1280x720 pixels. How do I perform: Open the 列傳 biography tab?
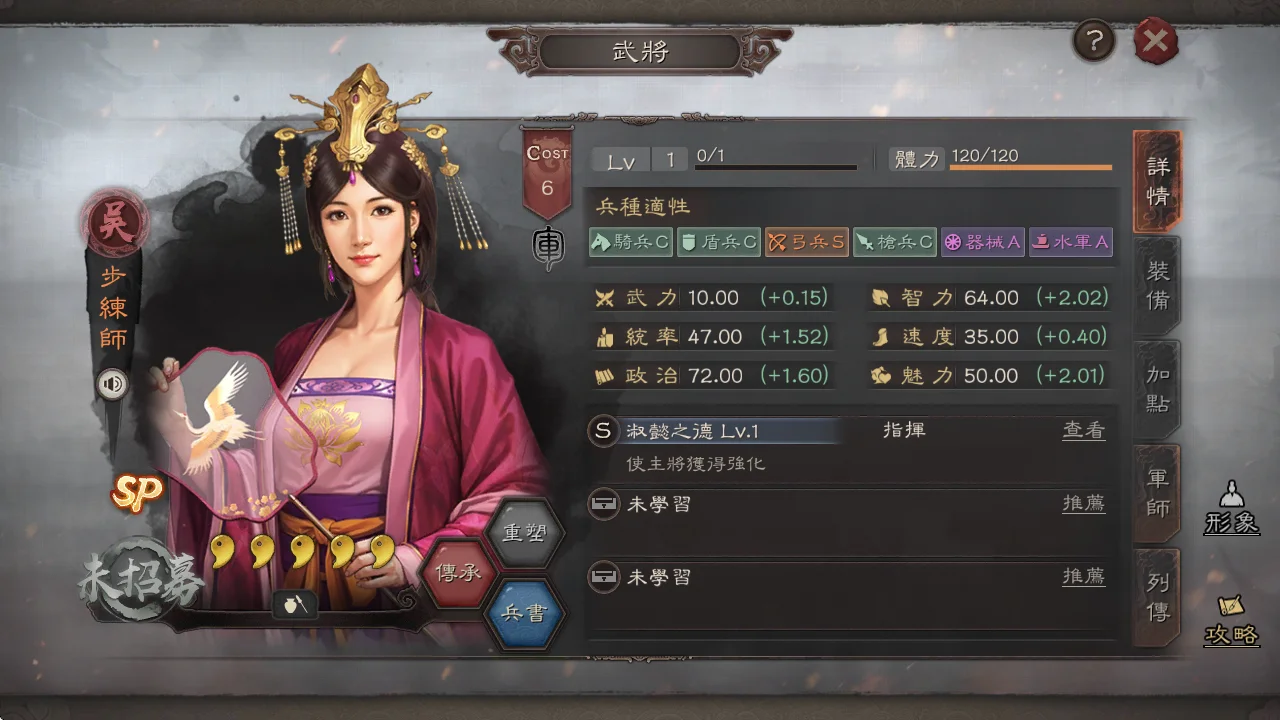pyautogui.click(x=1156, y=595)
